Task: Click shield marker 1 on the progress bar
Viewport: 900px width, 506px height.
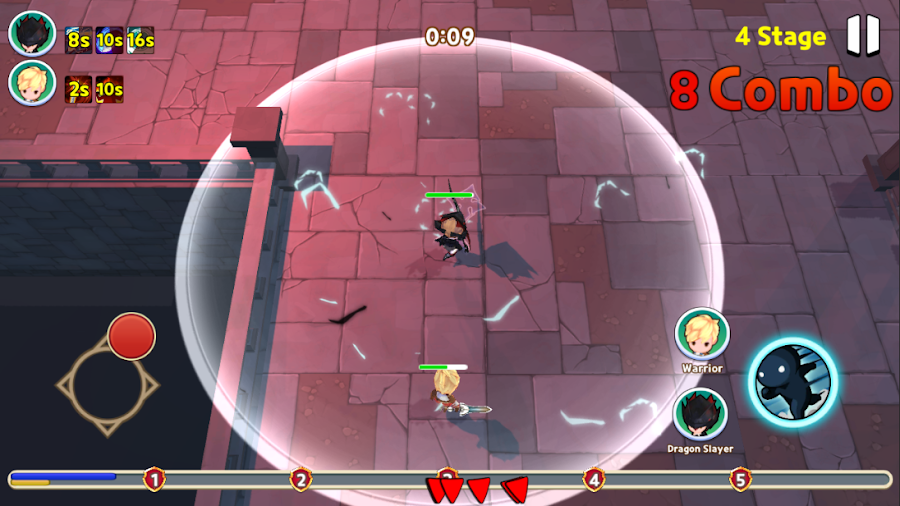Action: (154, 479)
